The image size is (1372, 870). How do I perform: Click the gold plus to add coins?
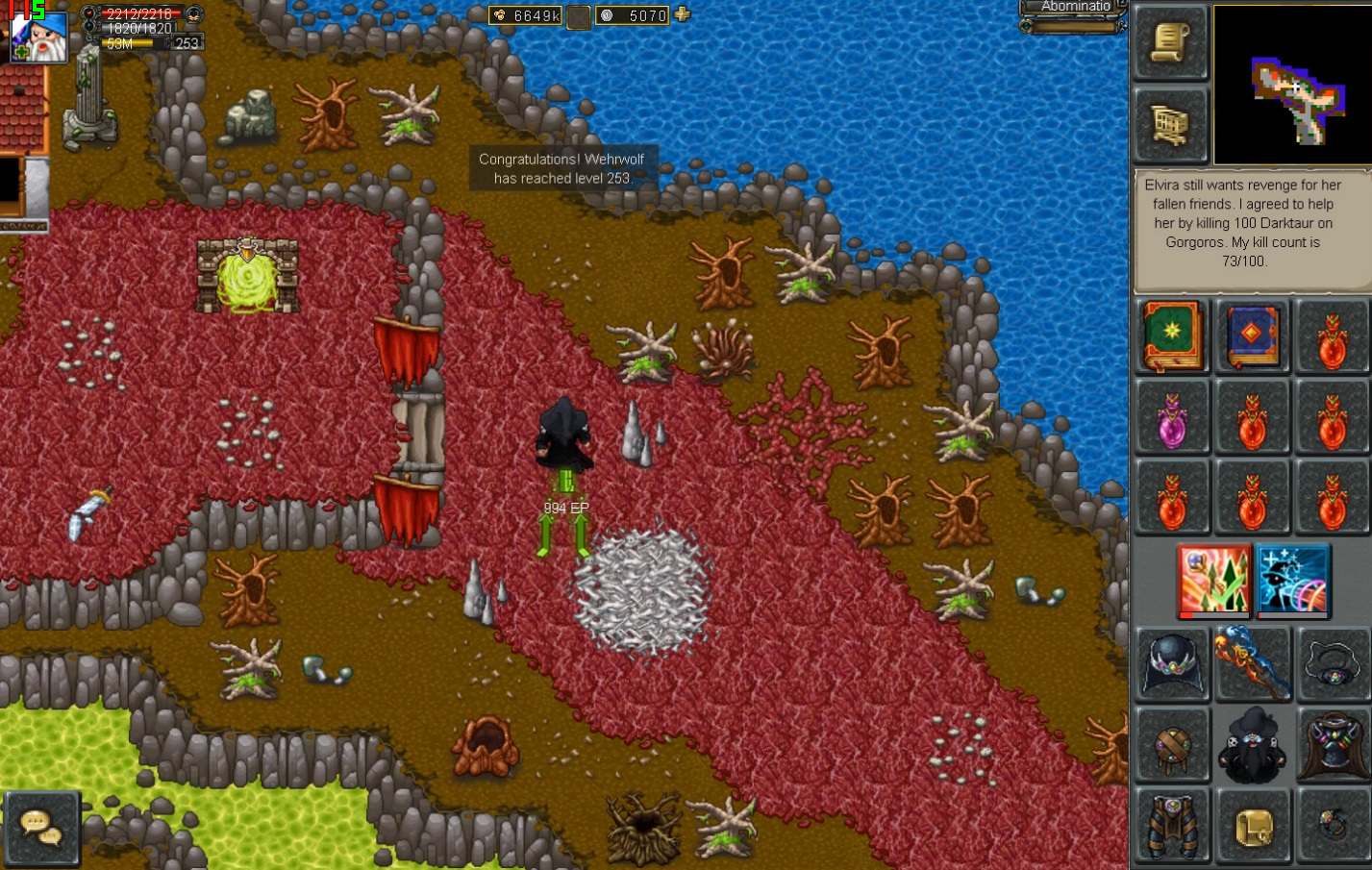click(683, 14)
